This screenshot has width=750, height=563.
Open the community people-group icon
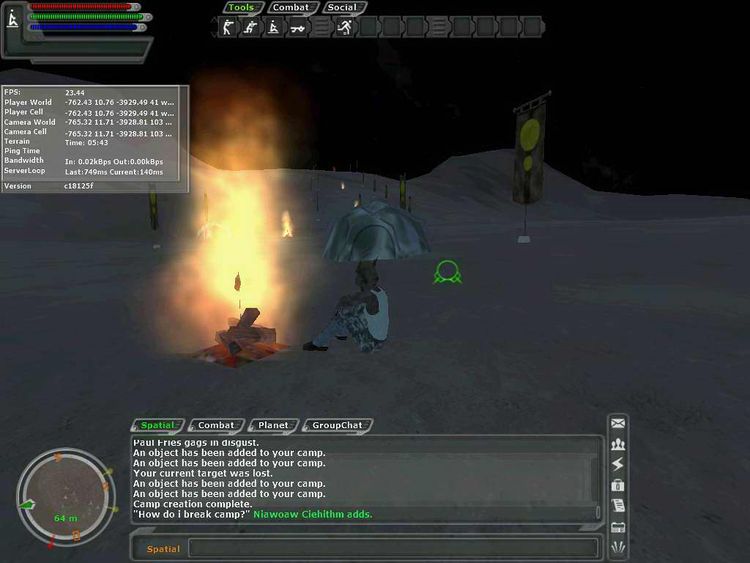618,444
